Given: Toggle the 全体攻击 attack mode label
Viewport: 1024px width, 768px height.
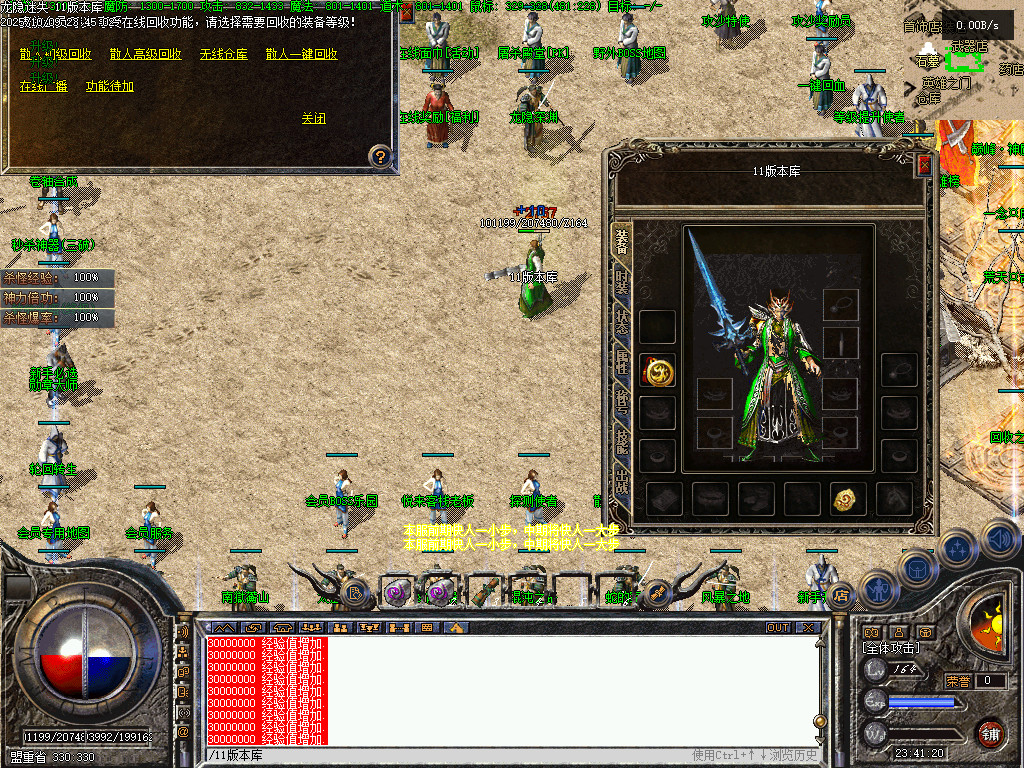Looking at the screenshot, I should coord(890,649).
